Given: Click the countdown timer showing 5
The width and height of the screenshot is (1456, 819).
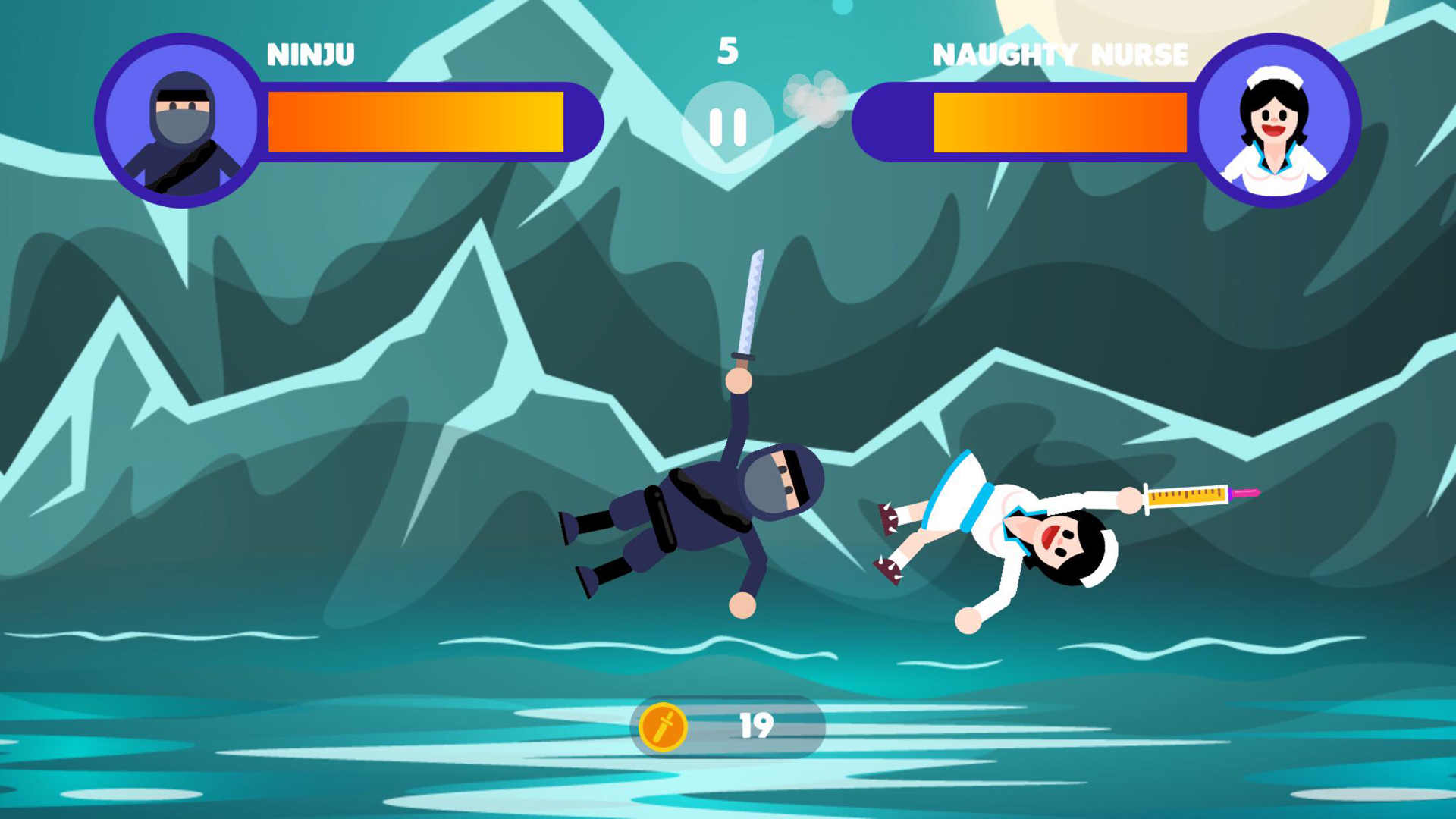Looking at the screenshot, I should click(x=727, y=50).
